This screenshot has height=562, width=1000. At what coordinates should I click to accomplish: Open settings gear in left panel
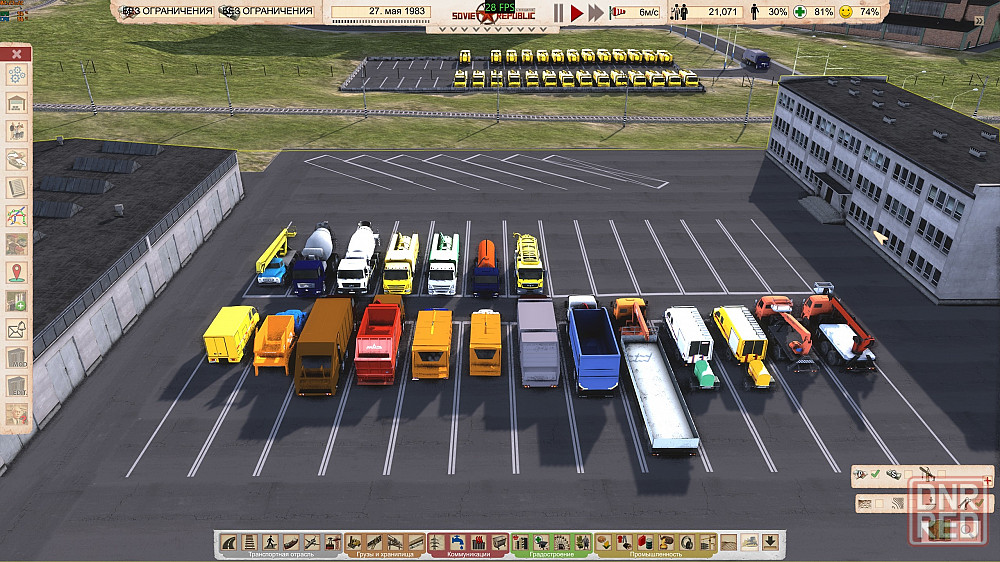(17, 75)
